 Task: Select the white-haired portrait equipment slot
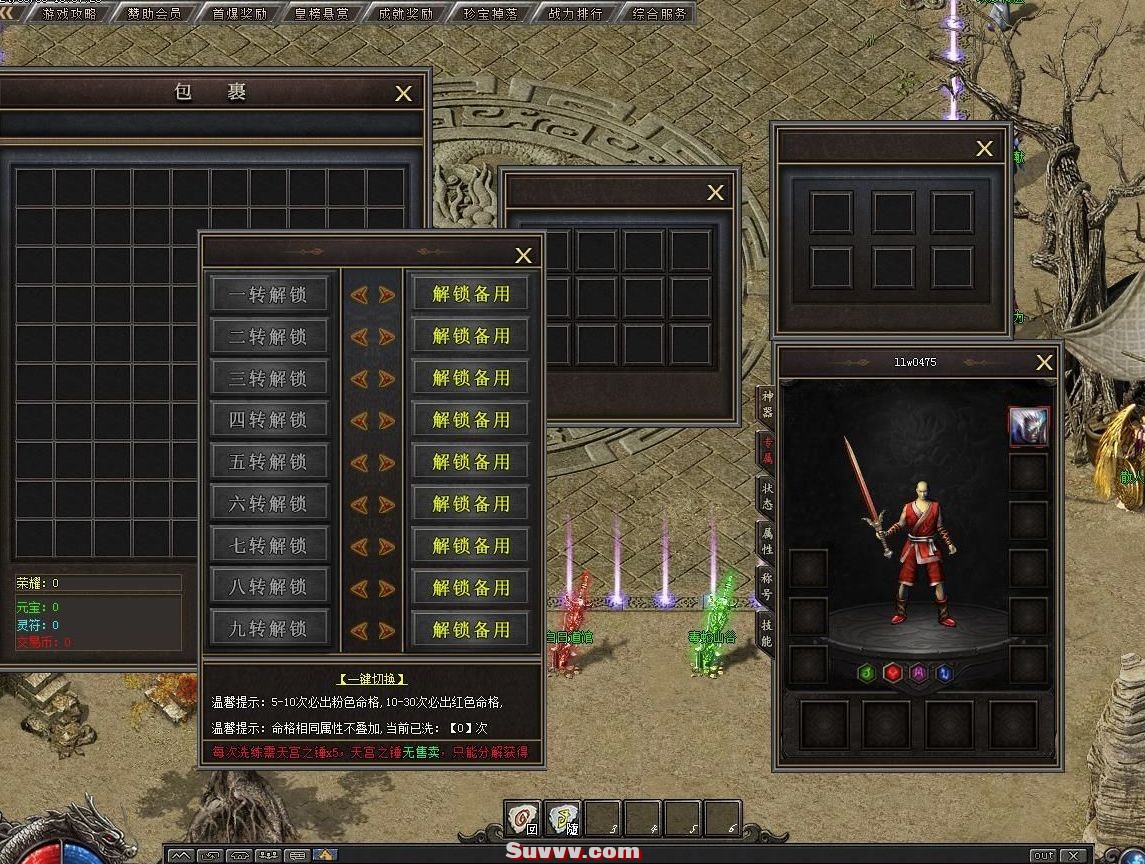click(x=1028, y=427)
